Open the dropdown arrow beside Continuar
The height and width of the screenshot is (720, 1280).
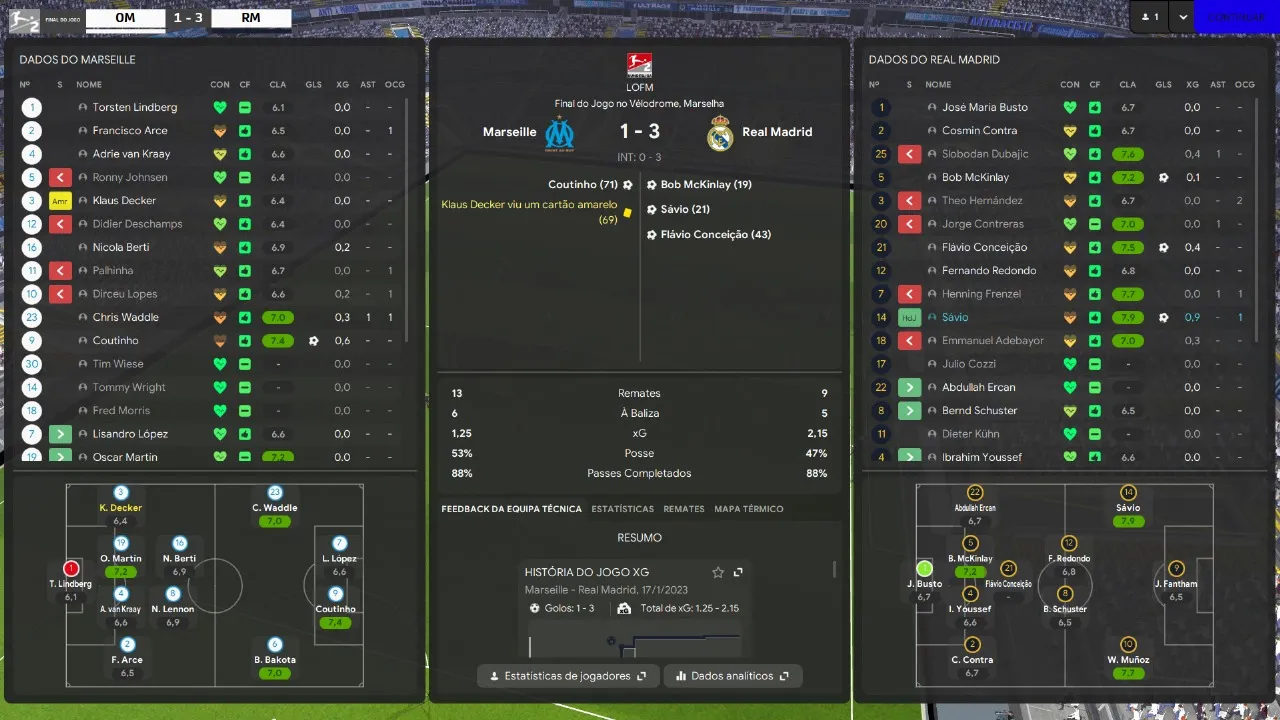(x=1184, y=17)
